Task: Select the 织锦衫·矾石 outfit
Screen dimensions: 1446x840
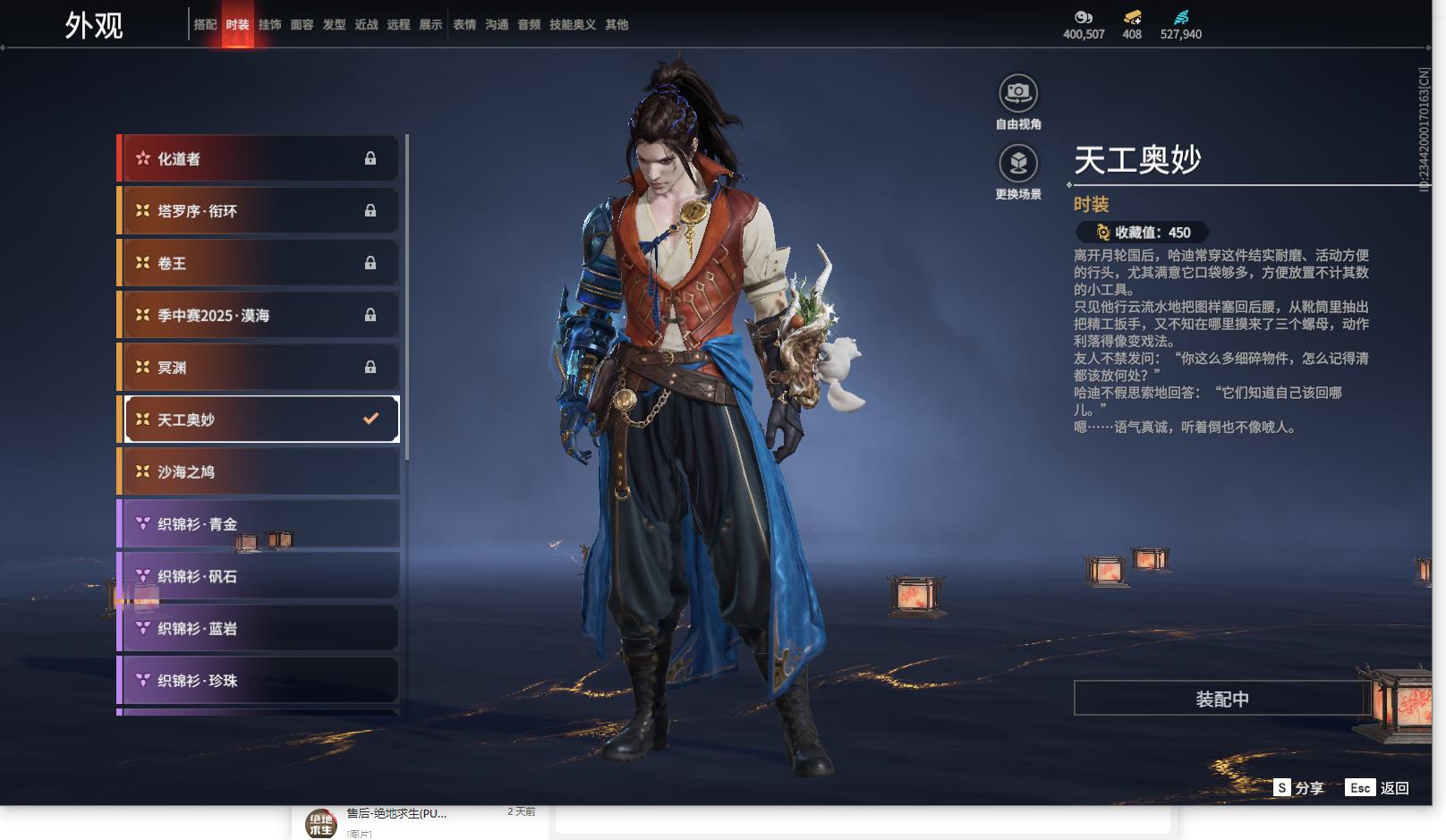Action: 259,576
